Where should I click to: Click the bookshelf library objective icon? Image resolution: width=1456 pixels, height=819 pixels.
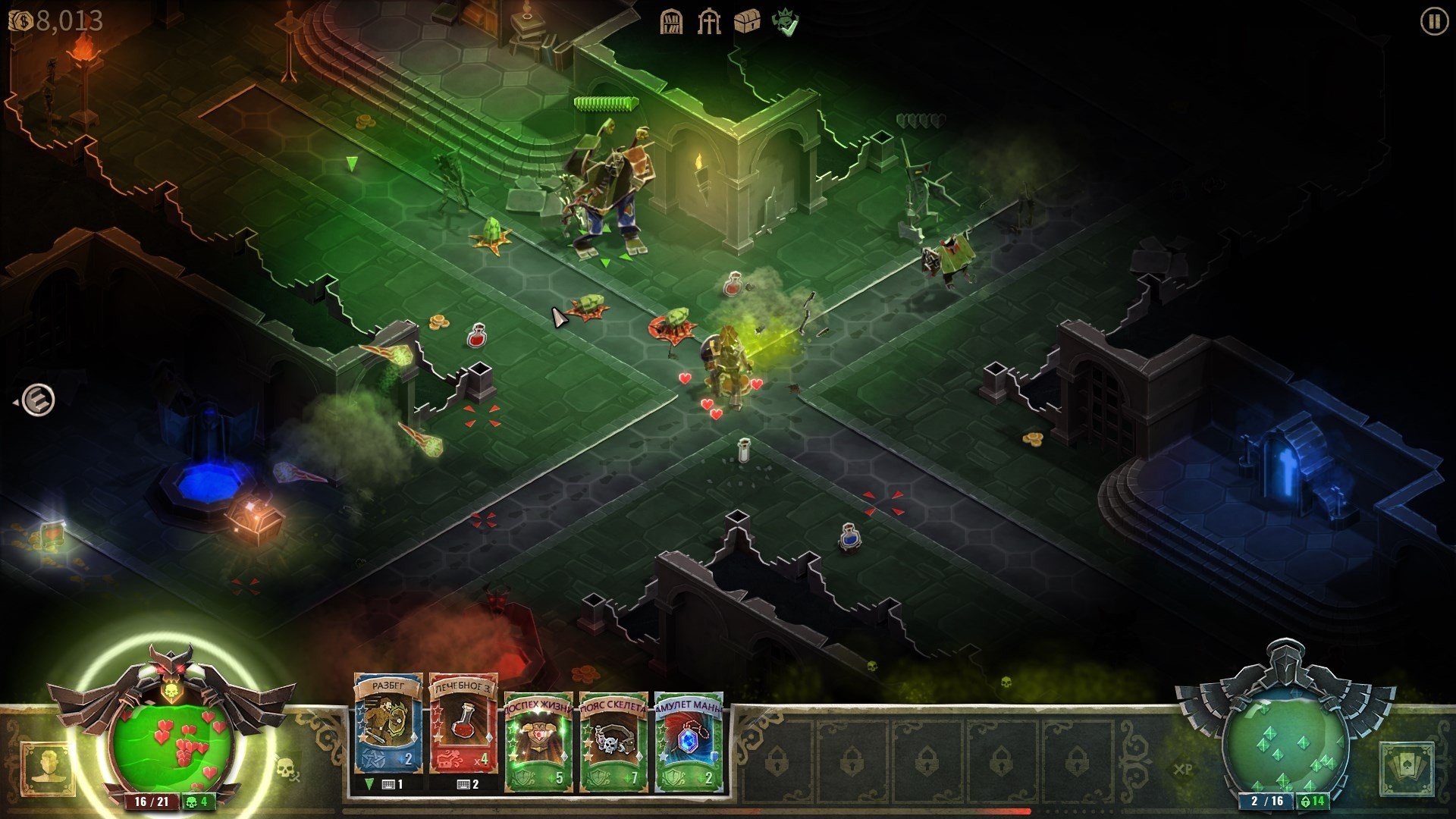[x=671, y=22]
